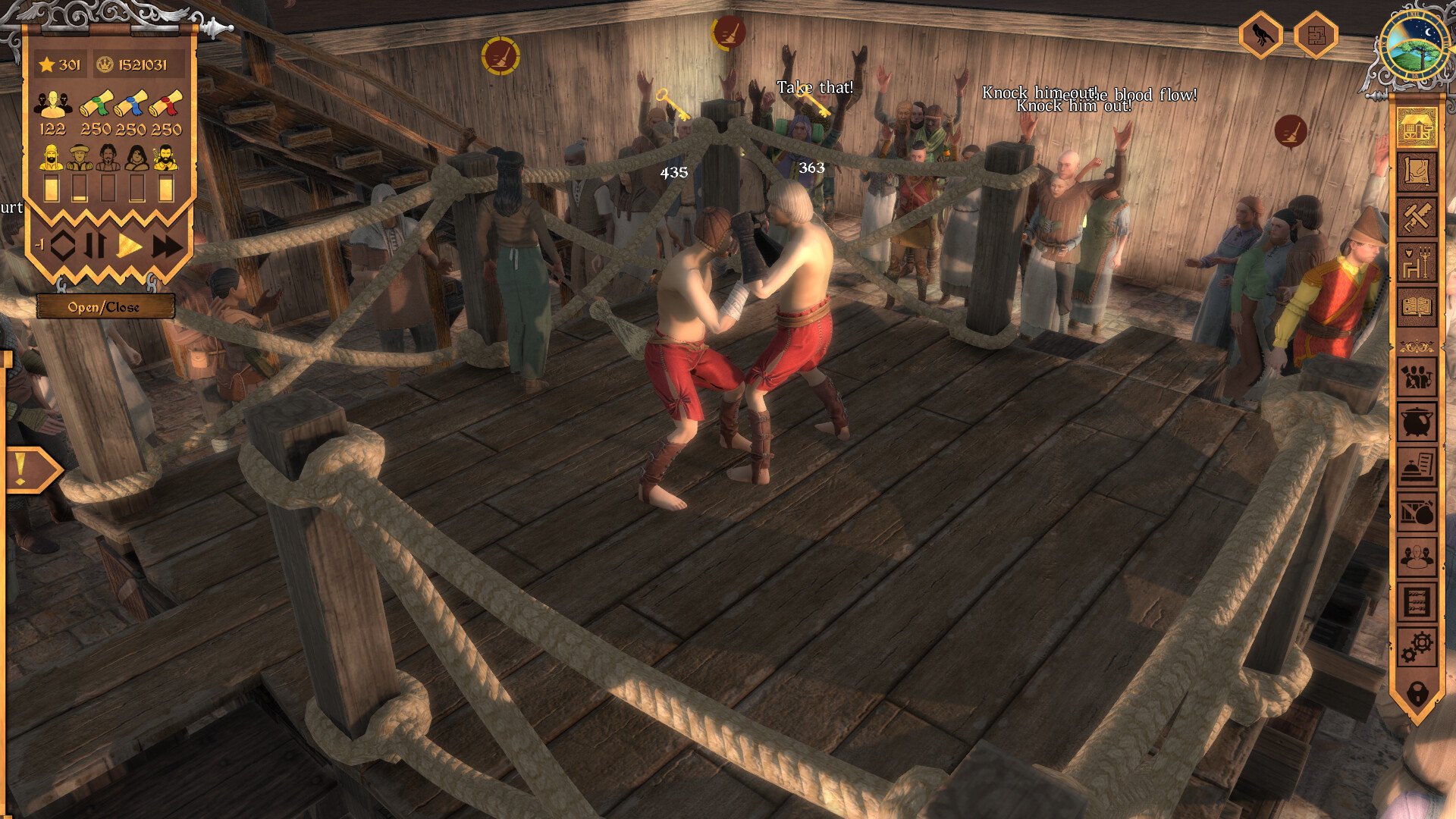Click the diamond-shaped speed control
The height and width of the screenshot is (819, 1456).
pyautogui.click(x=63, y=246)
